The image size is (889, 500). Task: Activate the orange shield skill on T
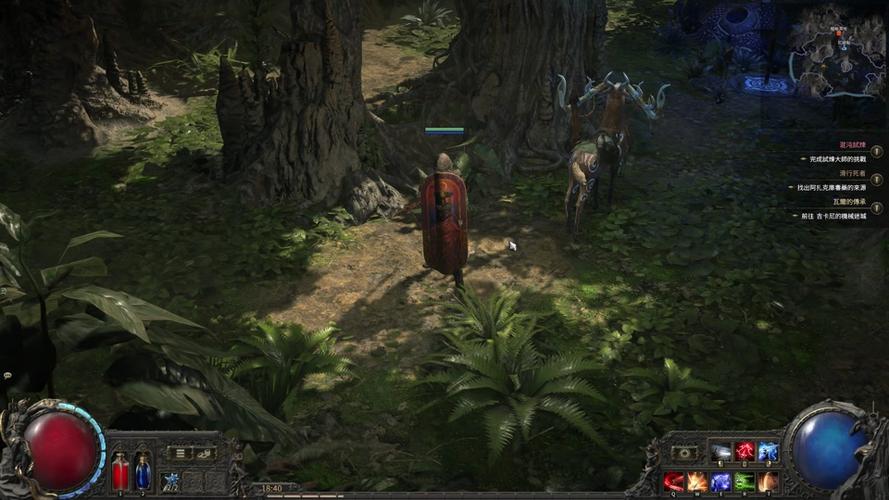pos(768,482)
